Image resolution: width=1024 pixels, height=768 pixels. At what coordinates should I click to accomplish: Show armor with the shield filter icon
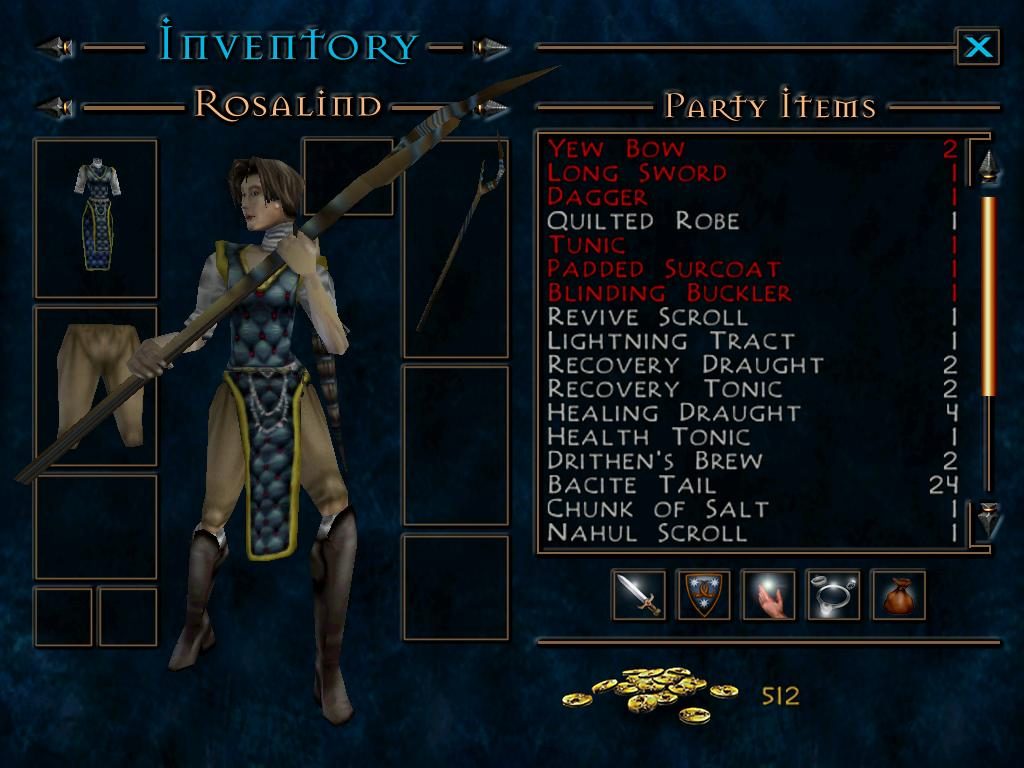(703, 595)
